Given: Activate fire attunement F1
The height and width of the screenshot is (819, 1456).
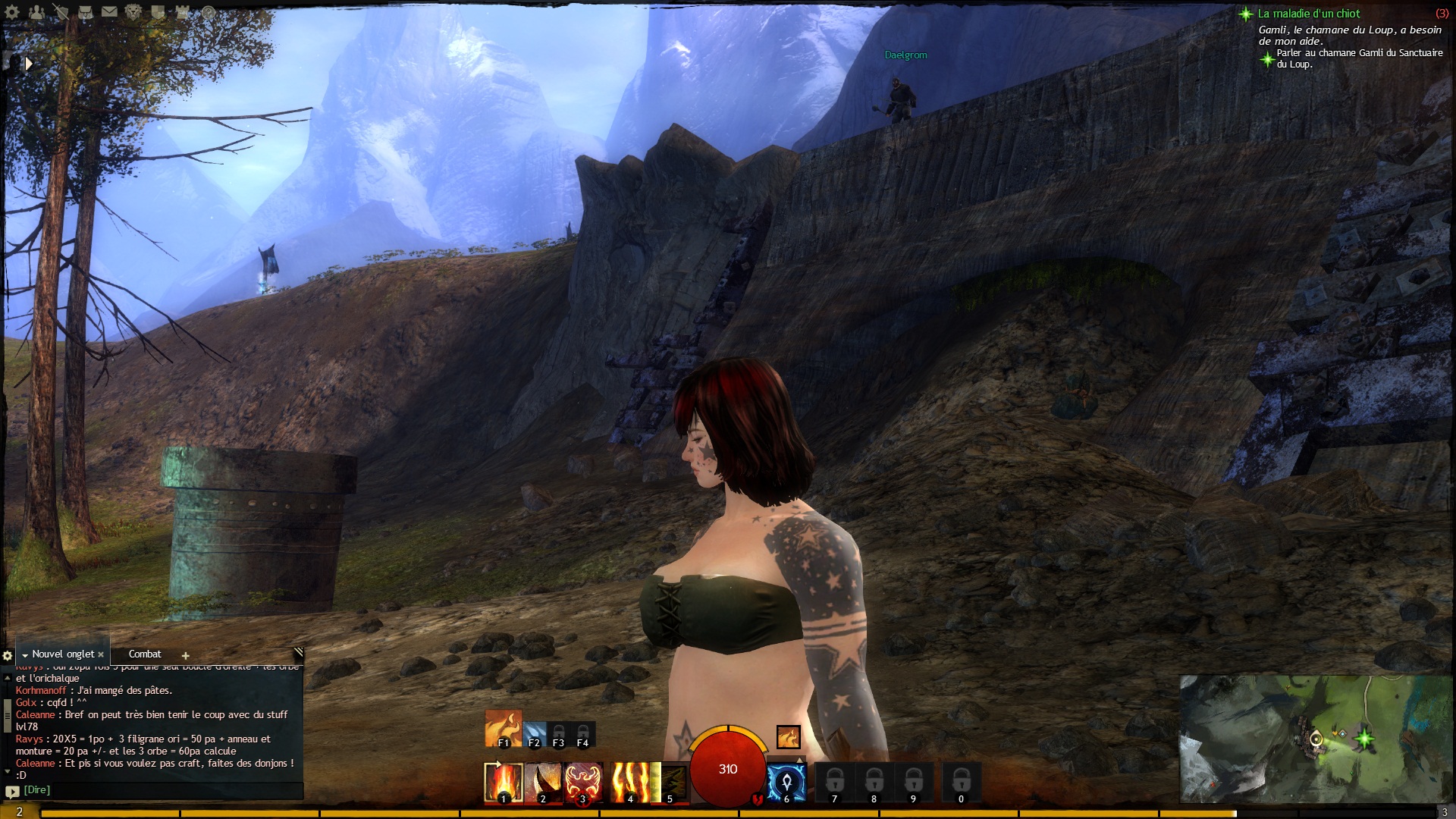Looking at the screenshot, I should pyautogui.click(x=503, y=729).
